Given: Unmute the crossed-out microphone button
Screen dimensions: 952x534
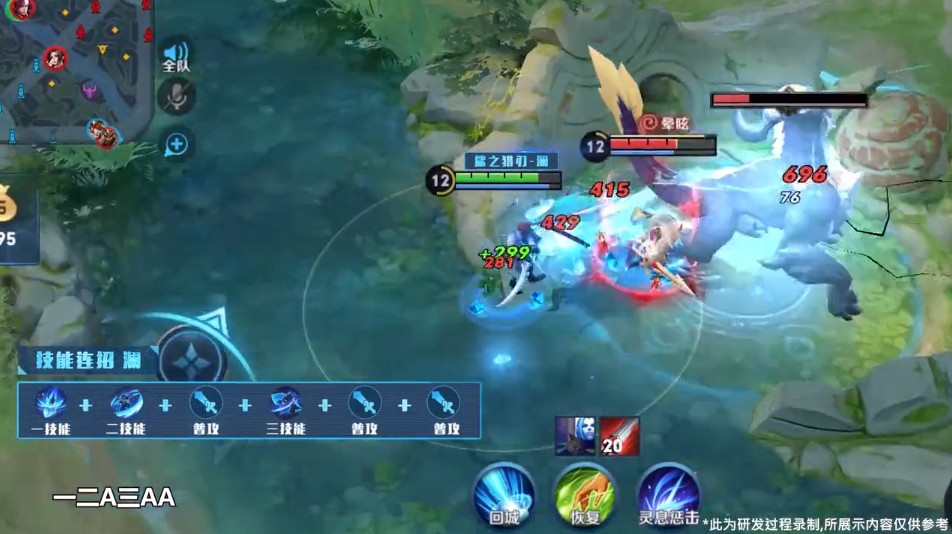Looking at the screenshot, I should point(177,96).
